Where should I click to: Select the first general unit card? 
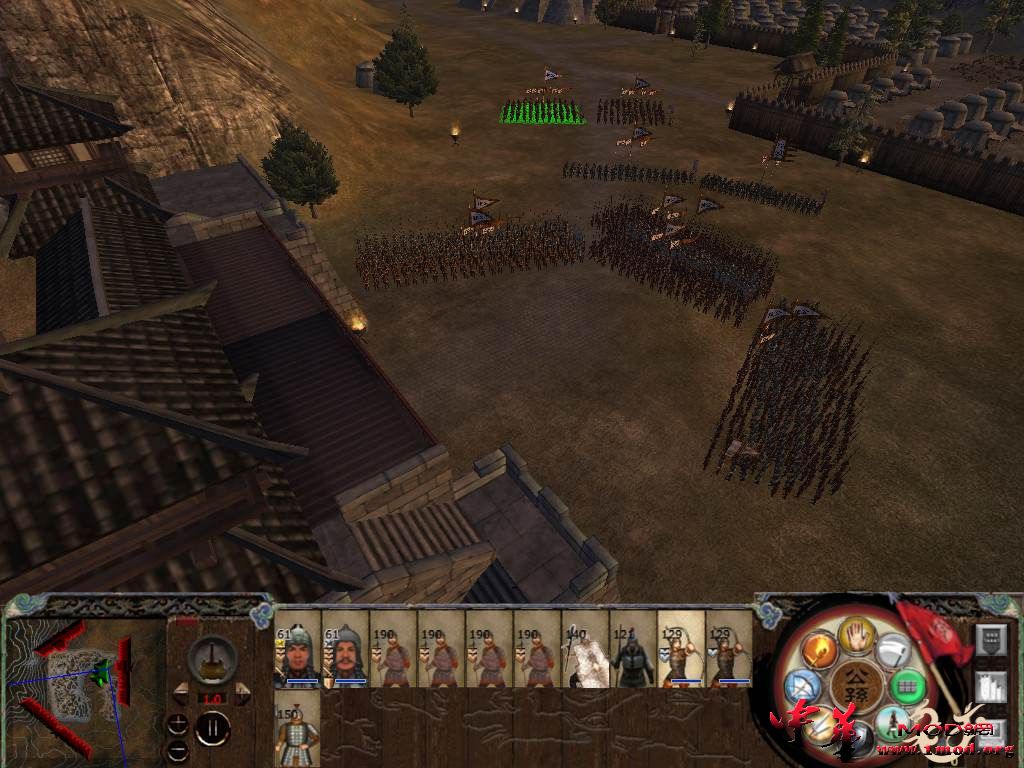click(x=297, y=648)
